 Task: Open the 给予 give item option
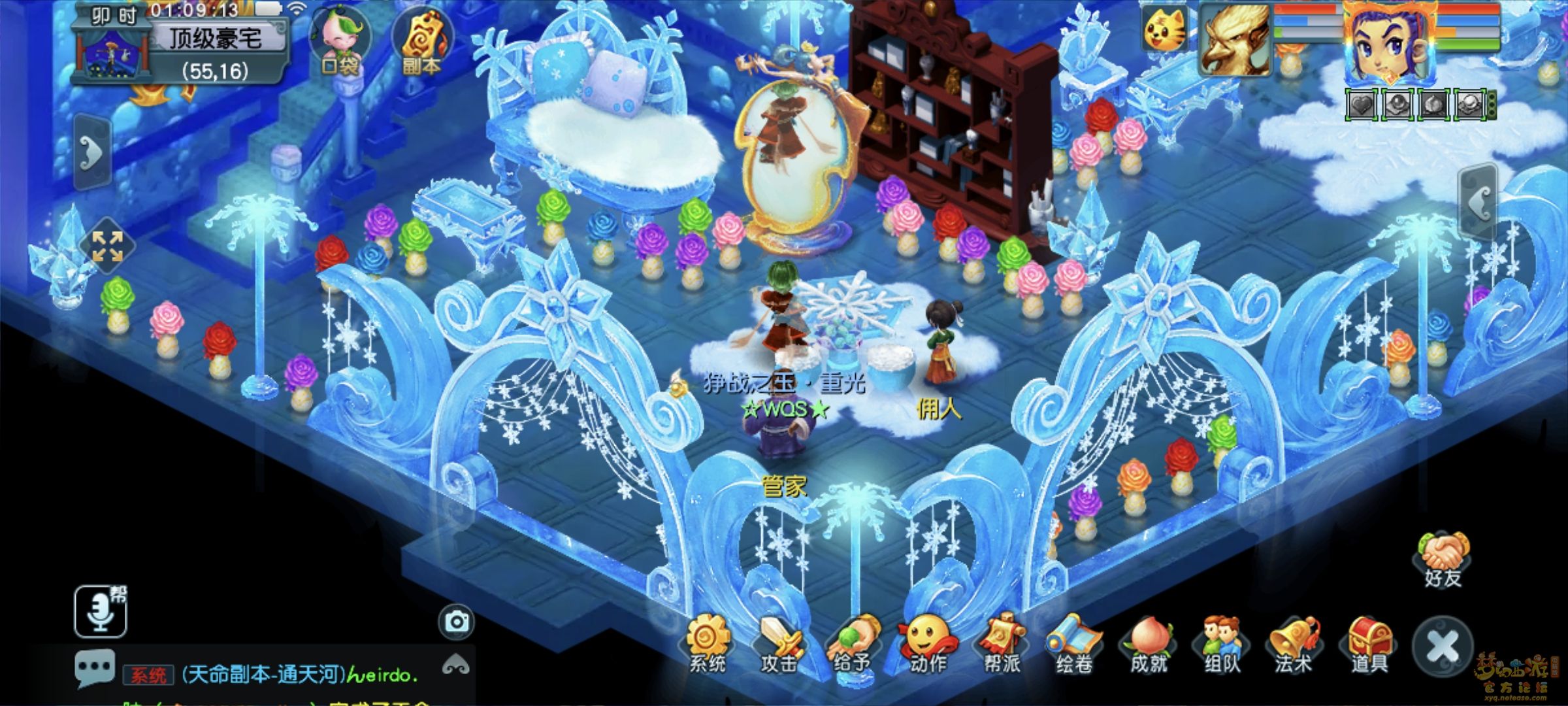click(x=853, y=643)
